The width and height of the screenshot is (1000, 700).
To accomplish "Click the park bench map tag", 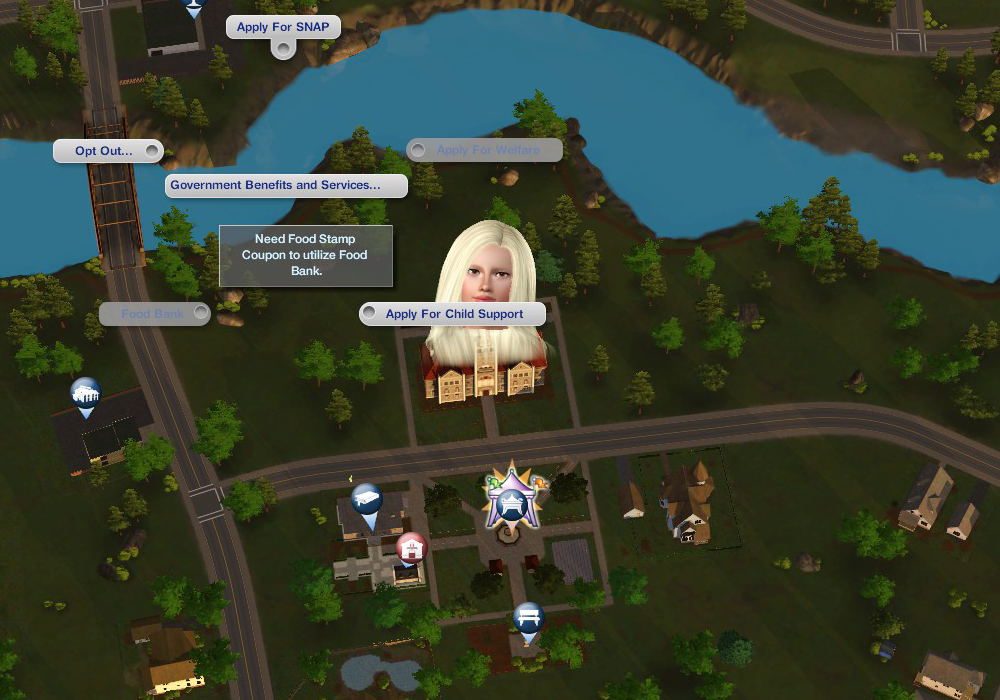I will (528, 618).
